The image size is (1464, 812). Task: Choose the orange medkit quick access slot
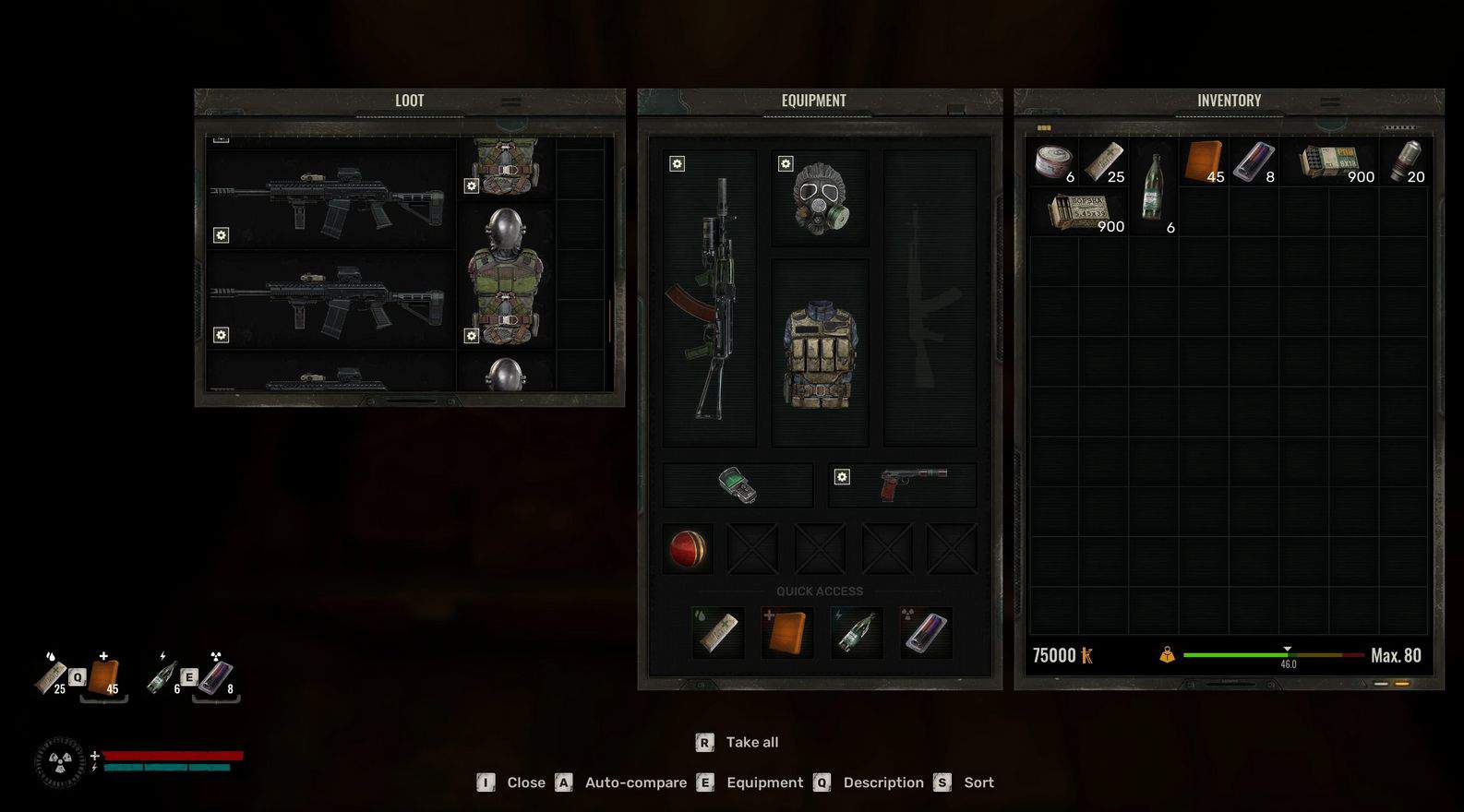click(786, 632)
